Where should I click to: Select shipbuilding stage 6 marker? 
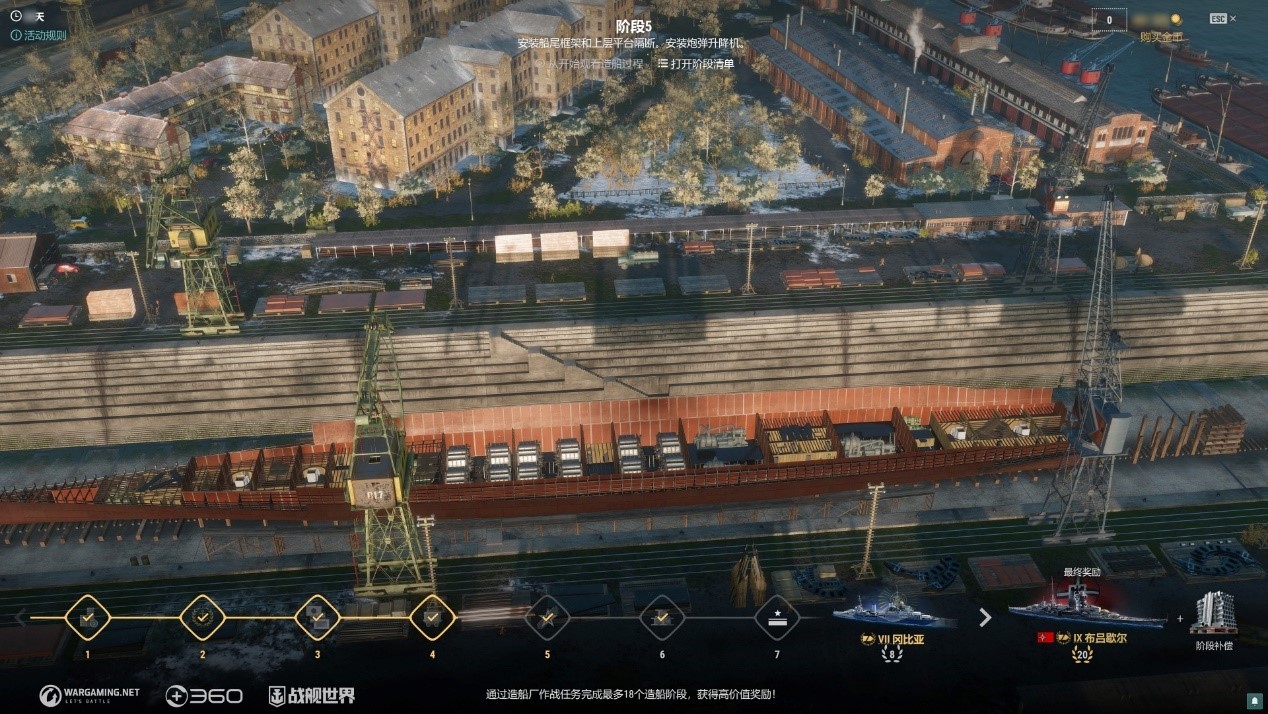662,618
